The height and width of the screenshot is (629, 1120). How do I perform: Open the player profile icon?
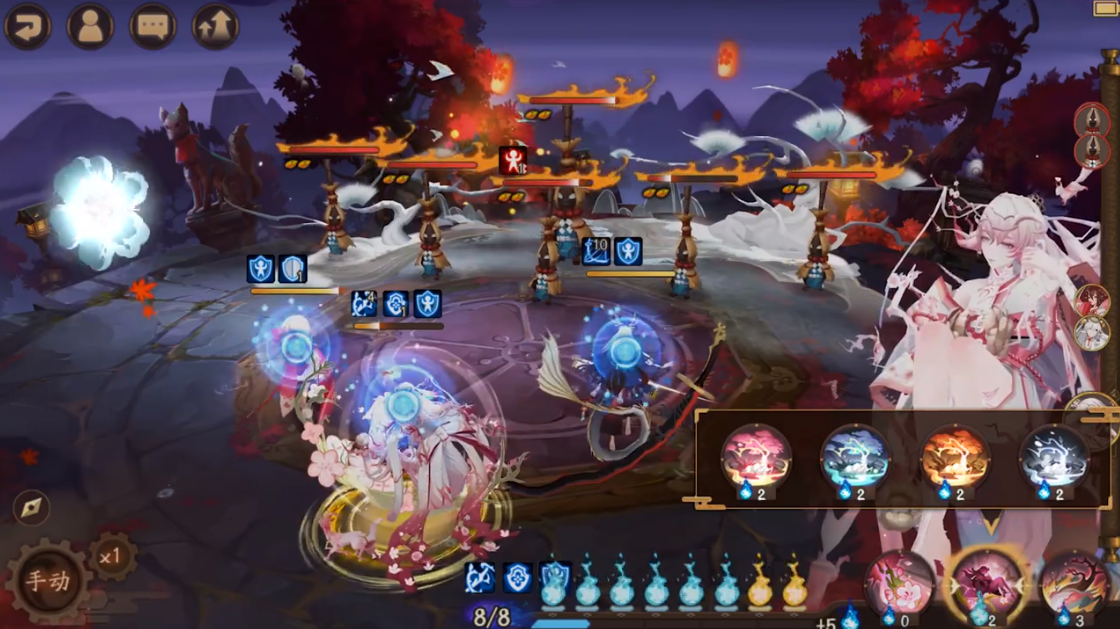point(90,26)
